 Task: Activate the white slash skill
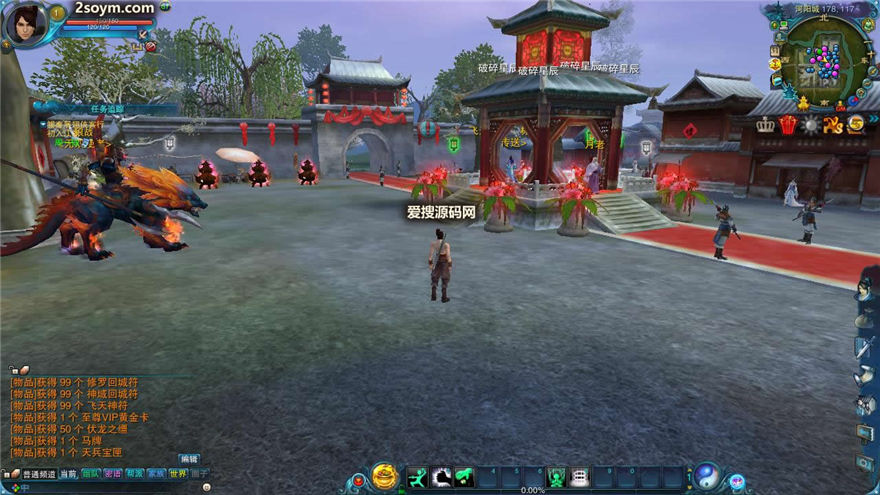pos(440,478)
